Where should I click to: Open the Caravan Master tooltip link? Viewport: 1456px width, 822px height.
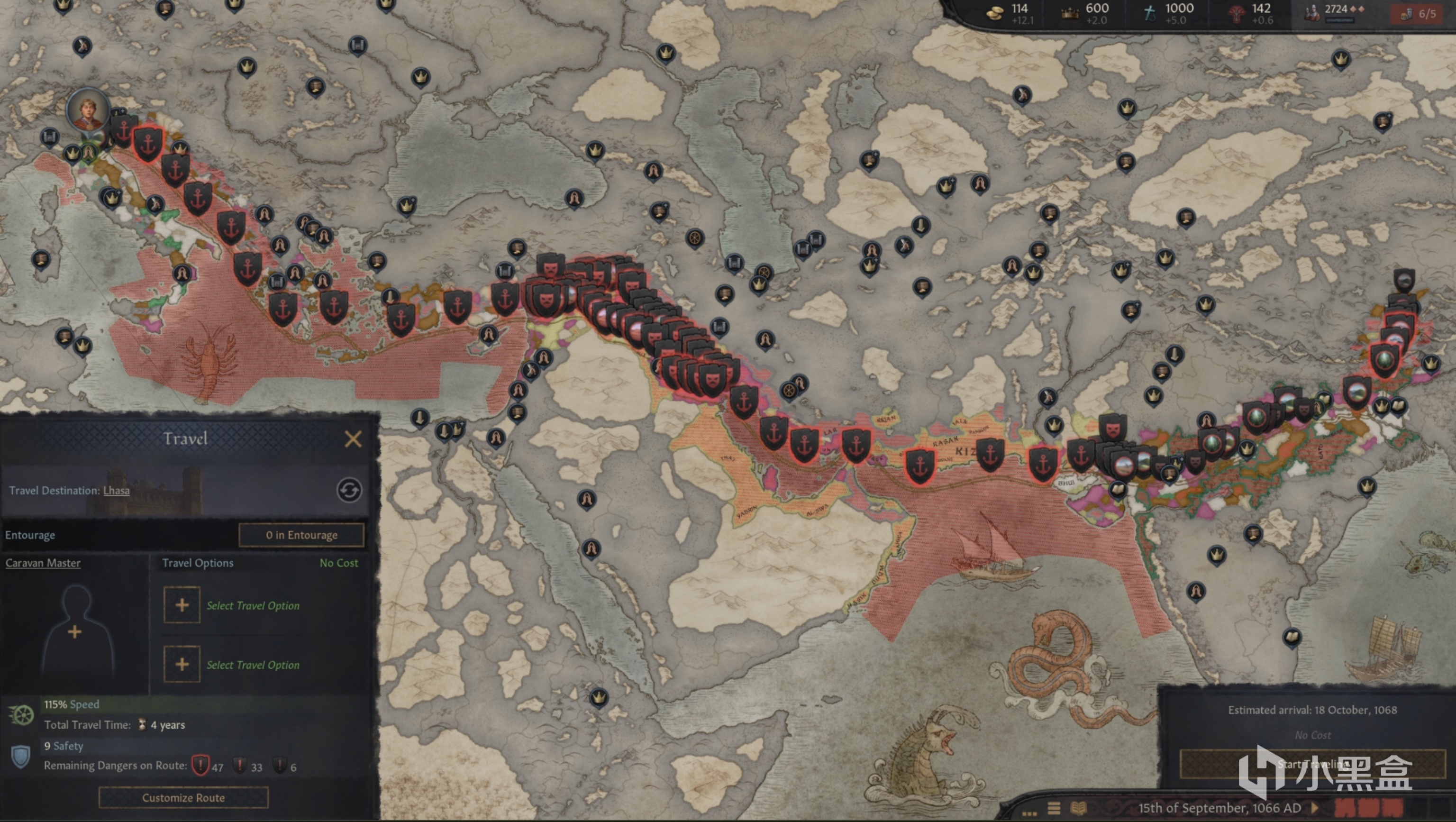pos(43,563)
